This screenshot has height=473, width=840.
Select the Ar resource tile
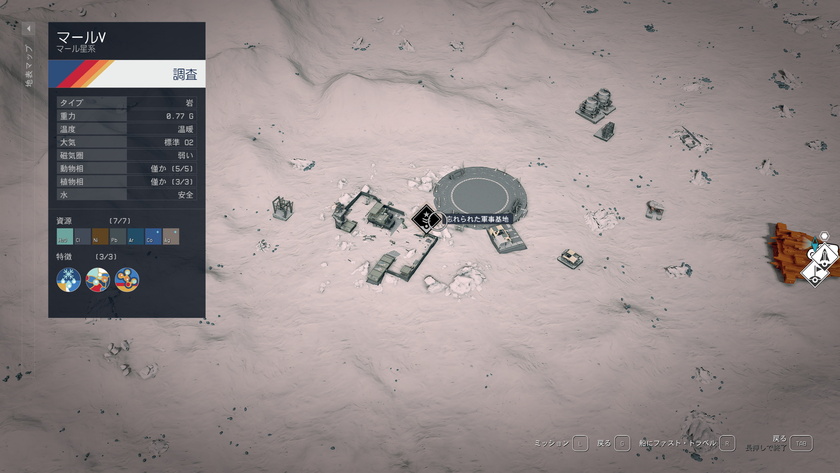(x=136, y=236)
